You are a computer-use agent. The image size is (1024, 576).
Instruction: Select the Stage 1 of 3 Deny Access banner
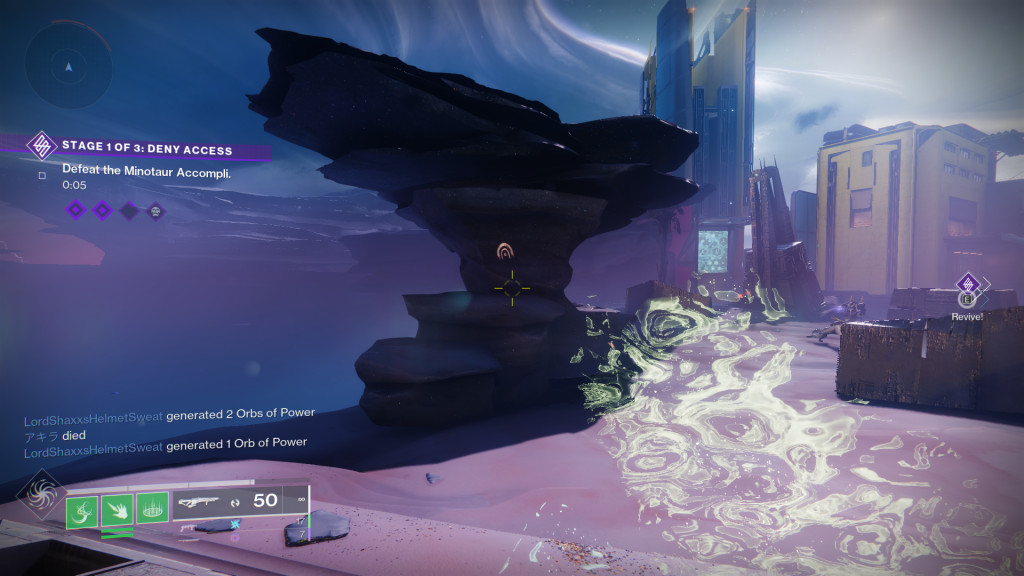click(x=147, y=150)
